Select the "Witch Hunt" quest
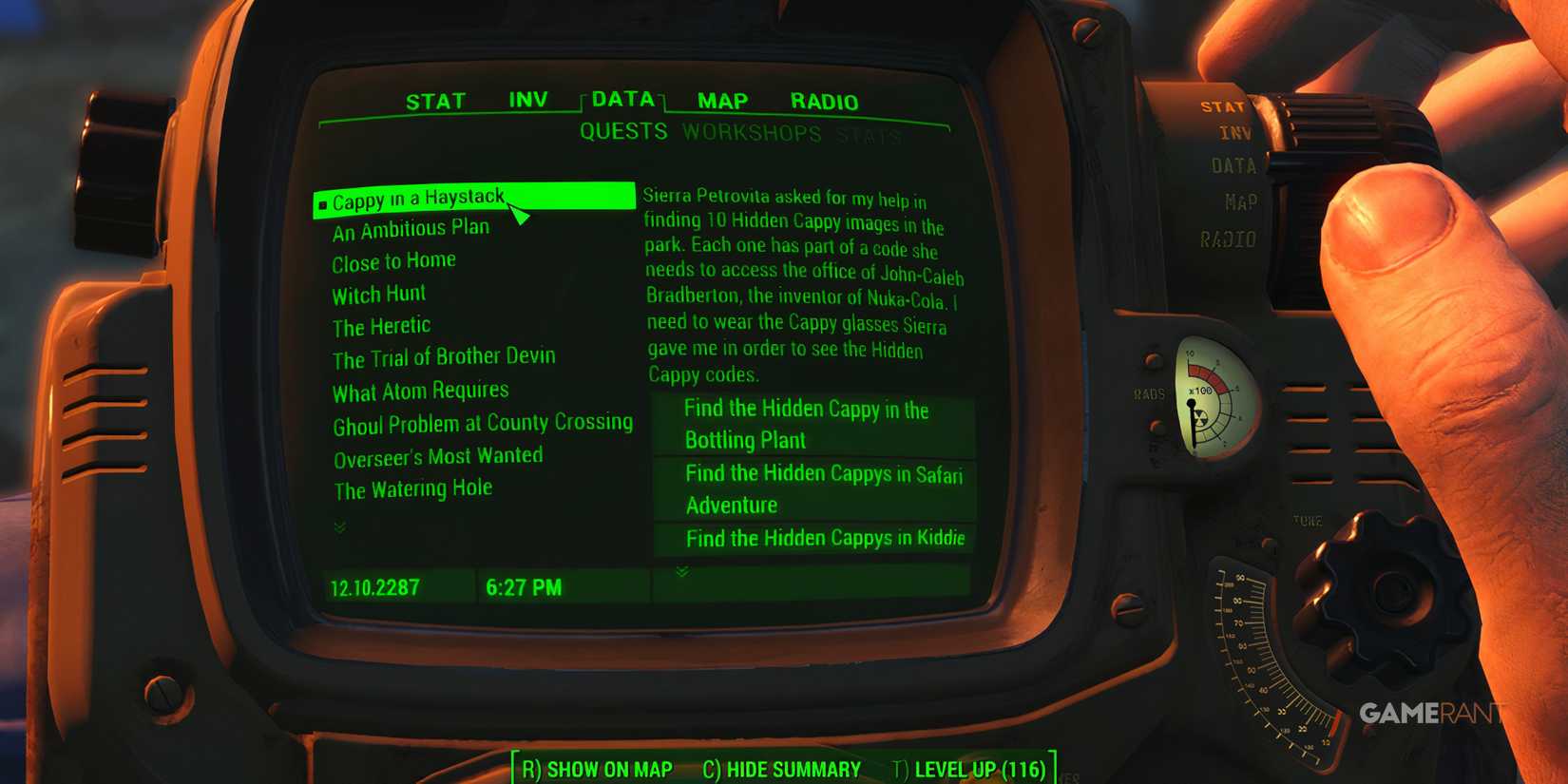Viewport: 1568px width, 784px height. [377, 294]
